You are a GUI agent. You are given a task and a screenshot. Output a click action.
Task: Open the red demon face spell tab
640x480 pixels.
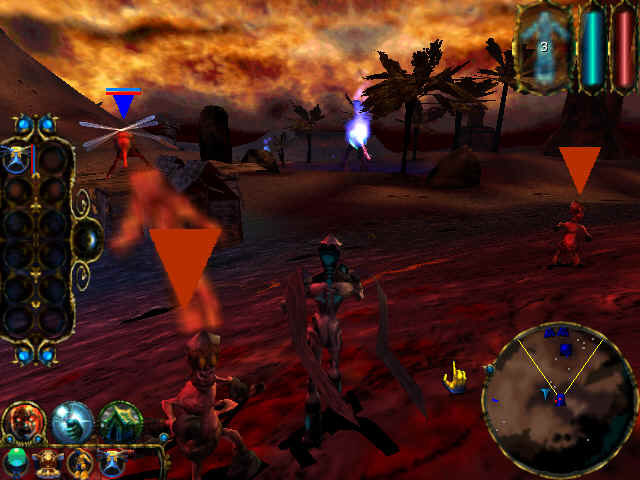(x=23, y=421)
